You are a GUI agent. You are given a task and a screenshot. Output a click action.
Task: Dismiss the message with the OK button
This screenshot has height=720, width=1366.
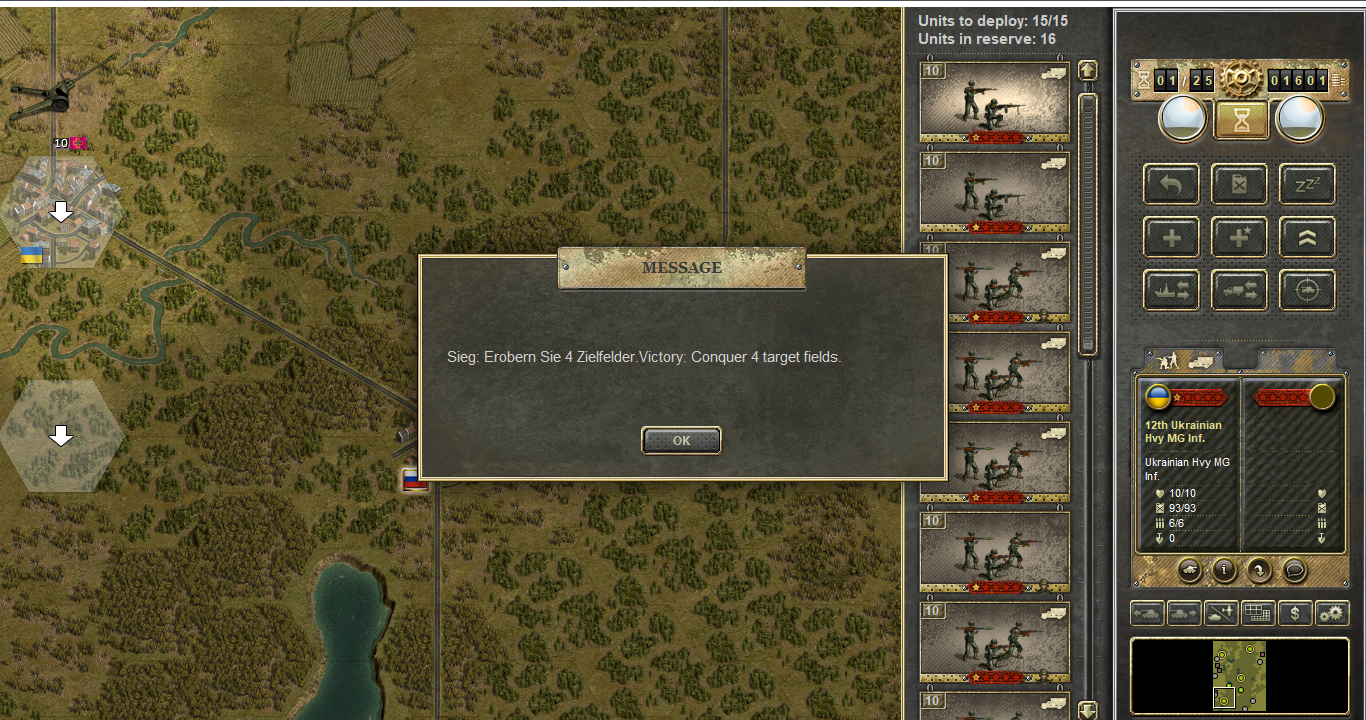681,440
